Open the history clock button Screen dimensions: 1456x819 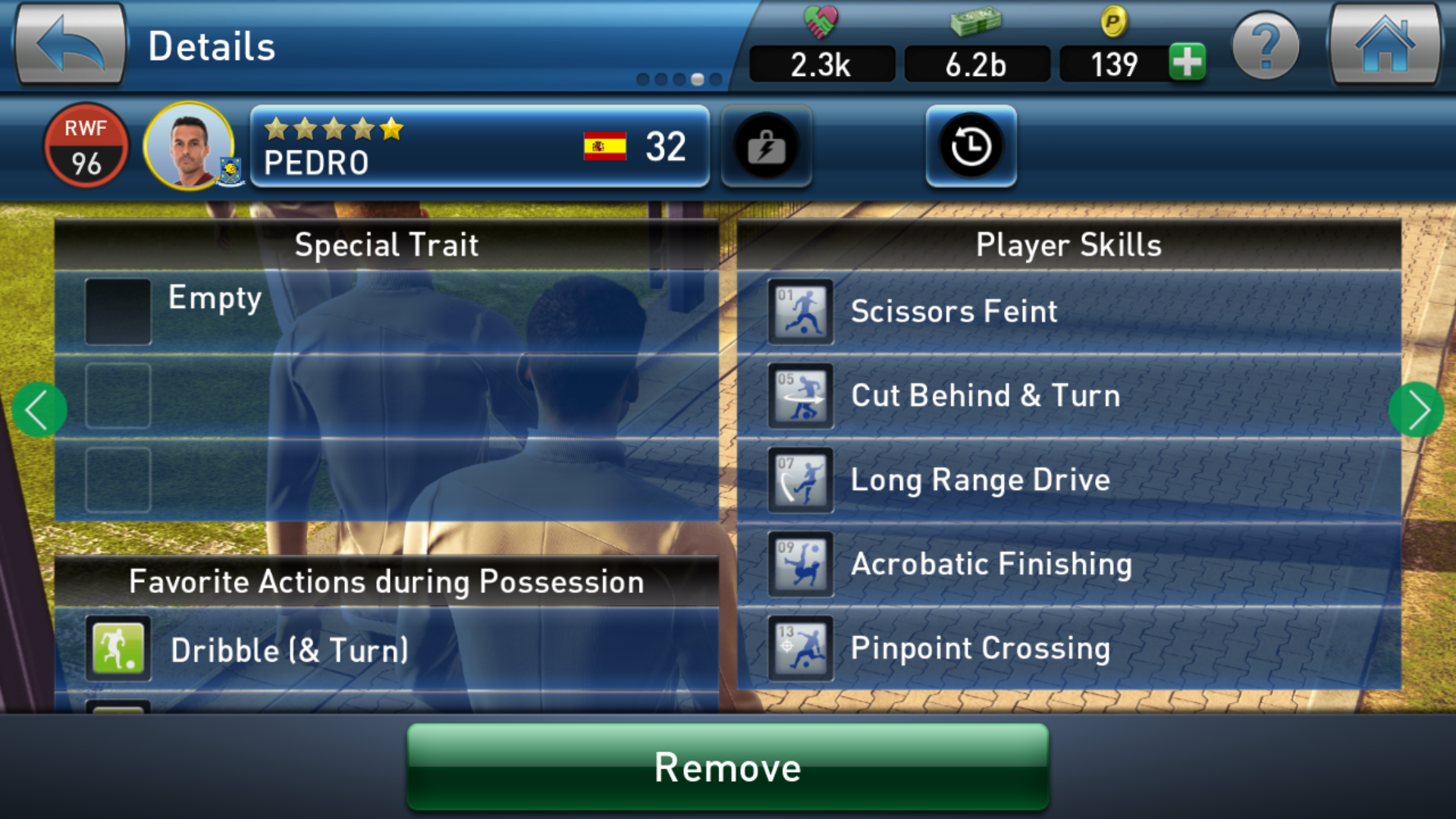click(x=971, y=146)
